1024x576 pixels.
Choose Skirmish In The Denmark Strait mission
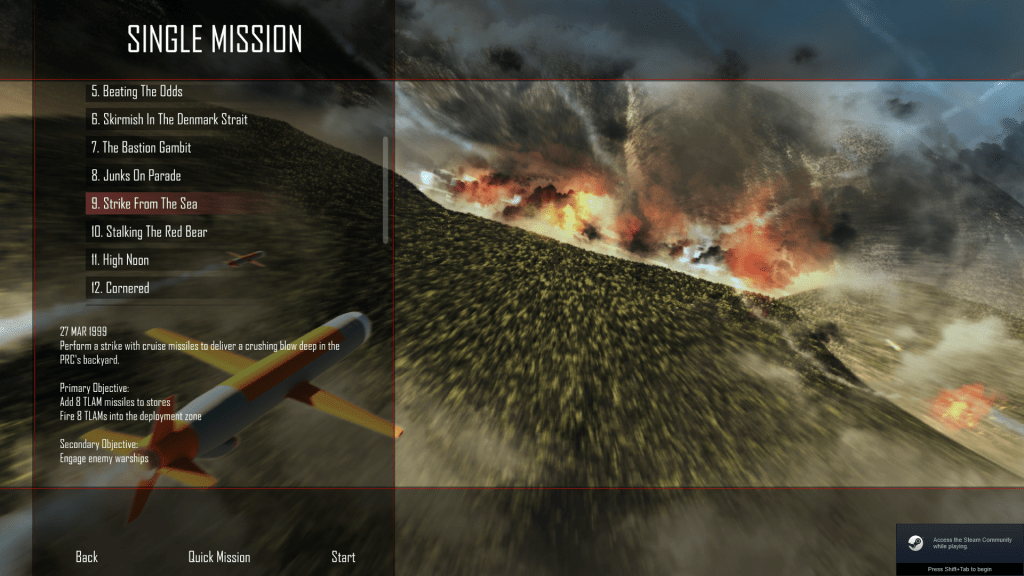[169, 120]
